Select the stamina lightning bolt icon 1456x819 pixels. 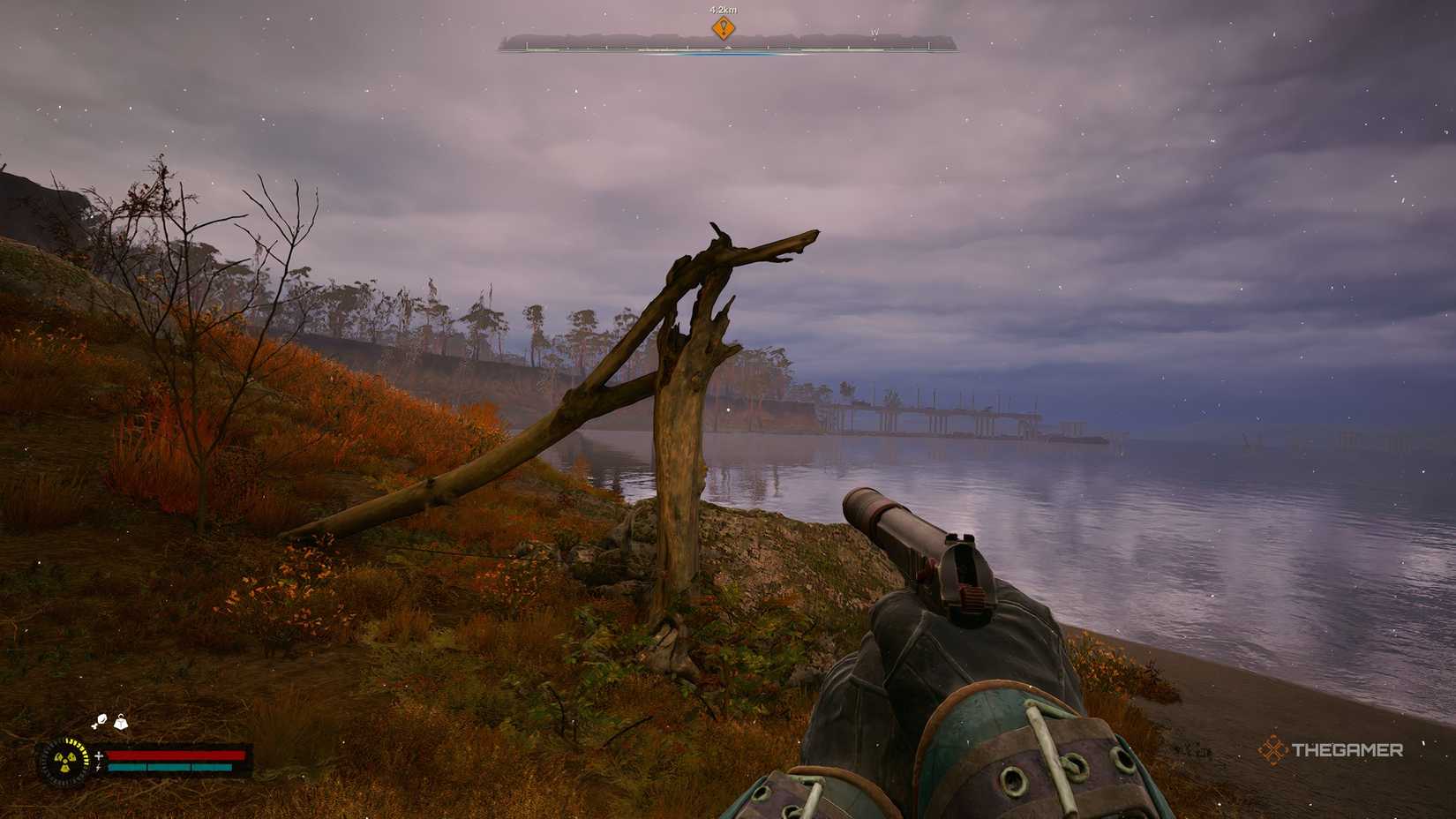point(99,767)
